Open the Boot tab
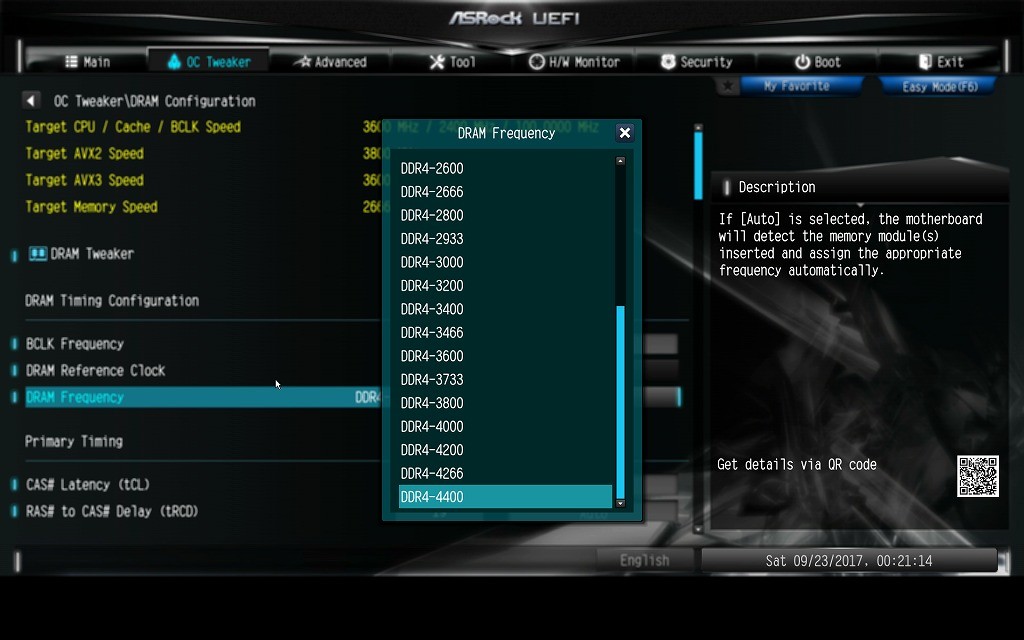Screen dimensions: 1024x640 (x=817, y=62)
